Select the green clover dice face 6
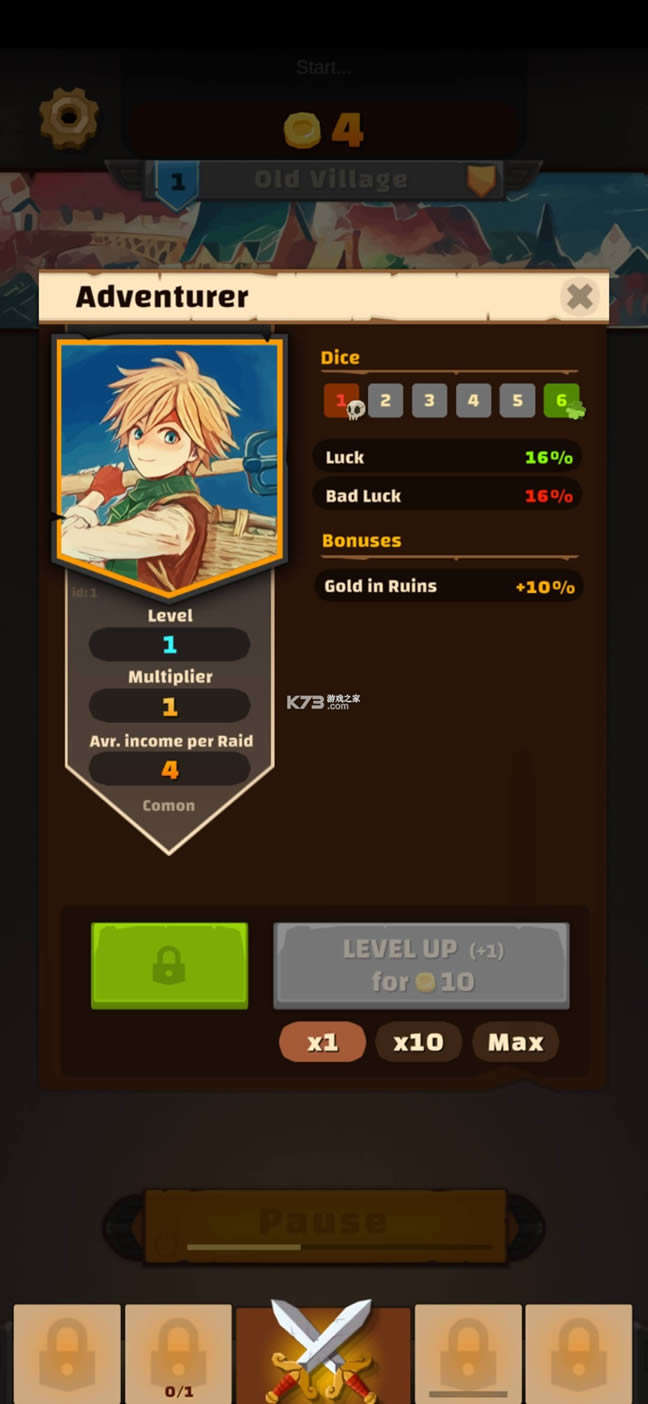 point(562,401)
